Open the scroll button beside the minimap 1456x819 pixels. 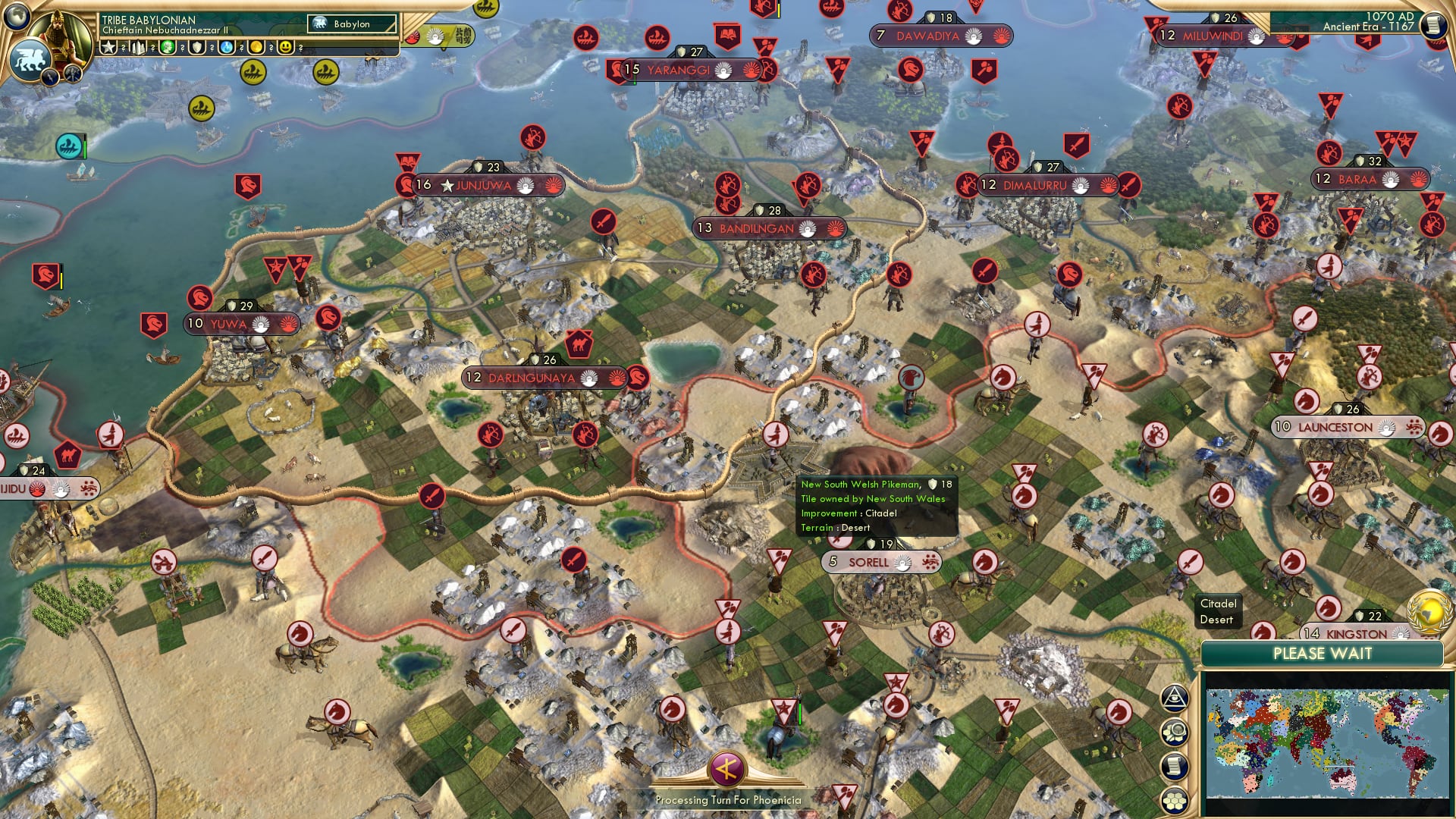pos(1174,766)
